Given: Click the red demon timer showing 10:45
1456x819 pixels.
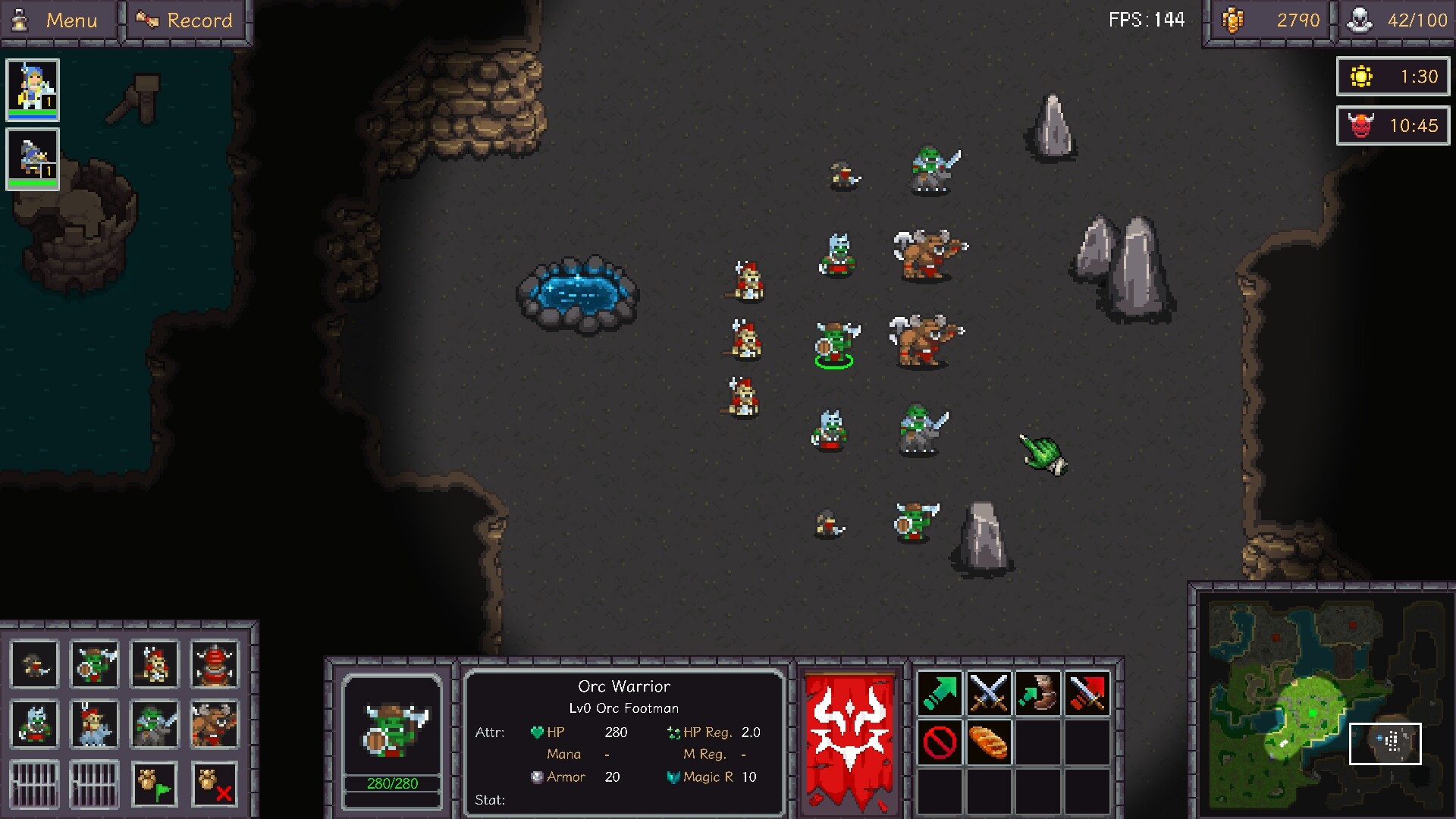Looking at the screenshot, I should 1392,126.
